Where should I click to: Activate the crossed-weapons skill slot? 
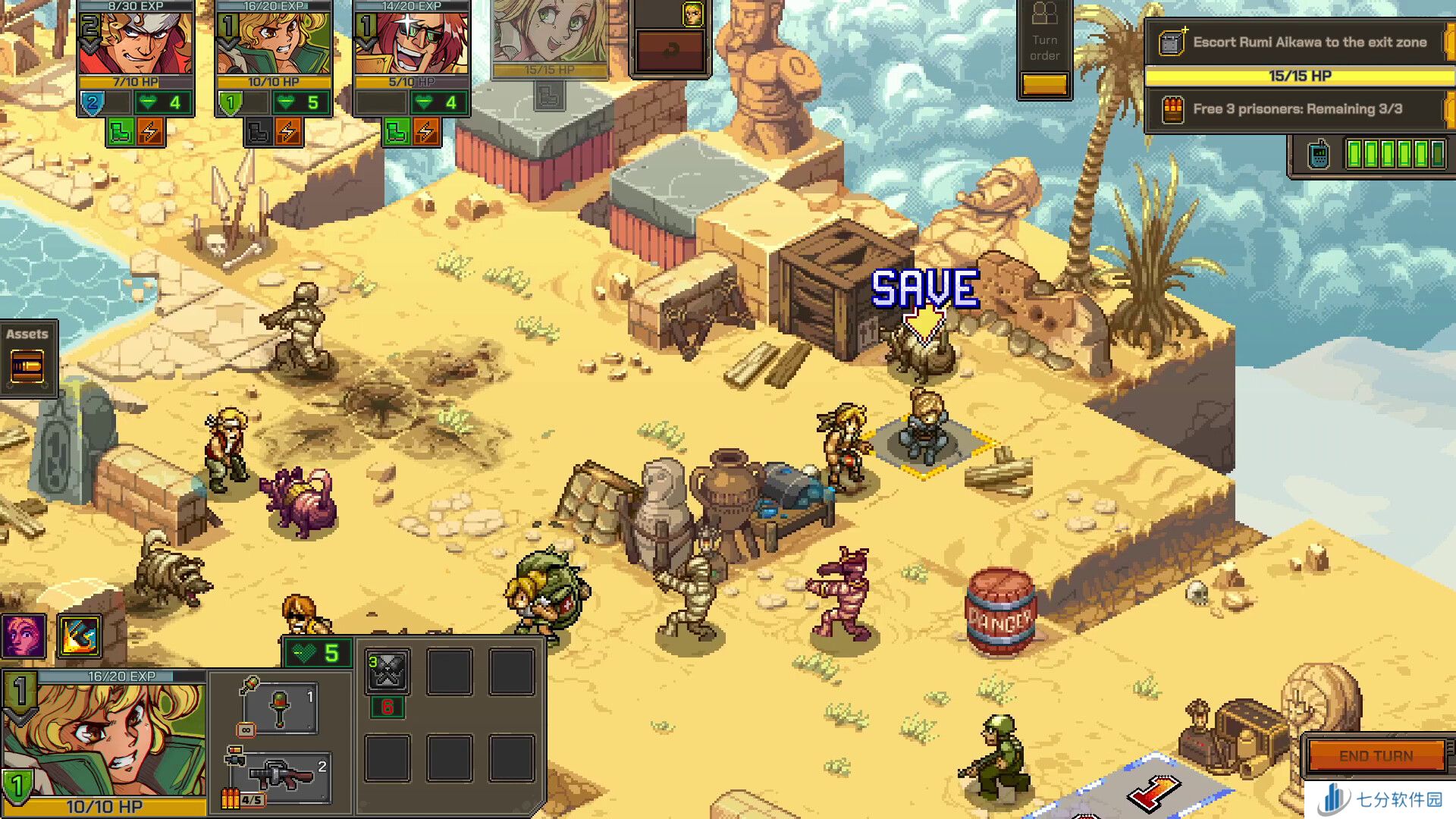(x=388, y=670)
